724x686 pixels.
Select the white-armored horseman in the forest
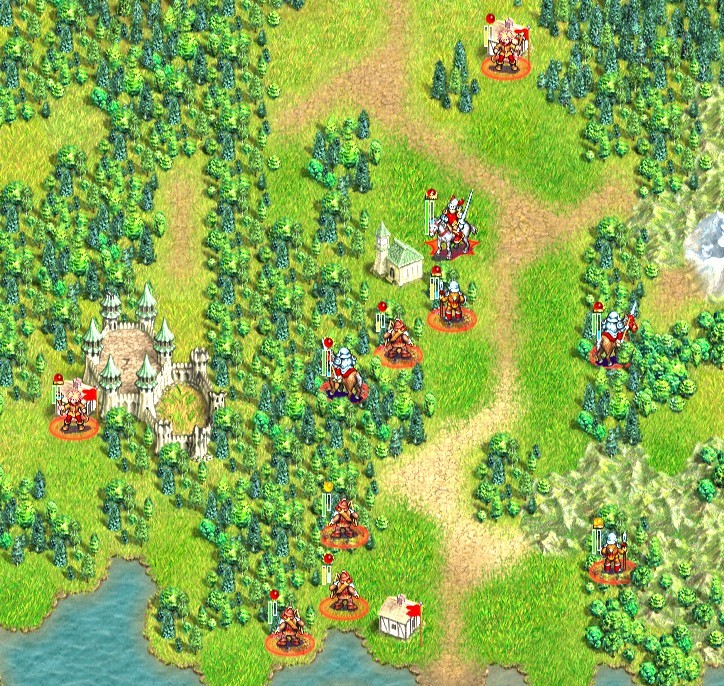(344, 375)
